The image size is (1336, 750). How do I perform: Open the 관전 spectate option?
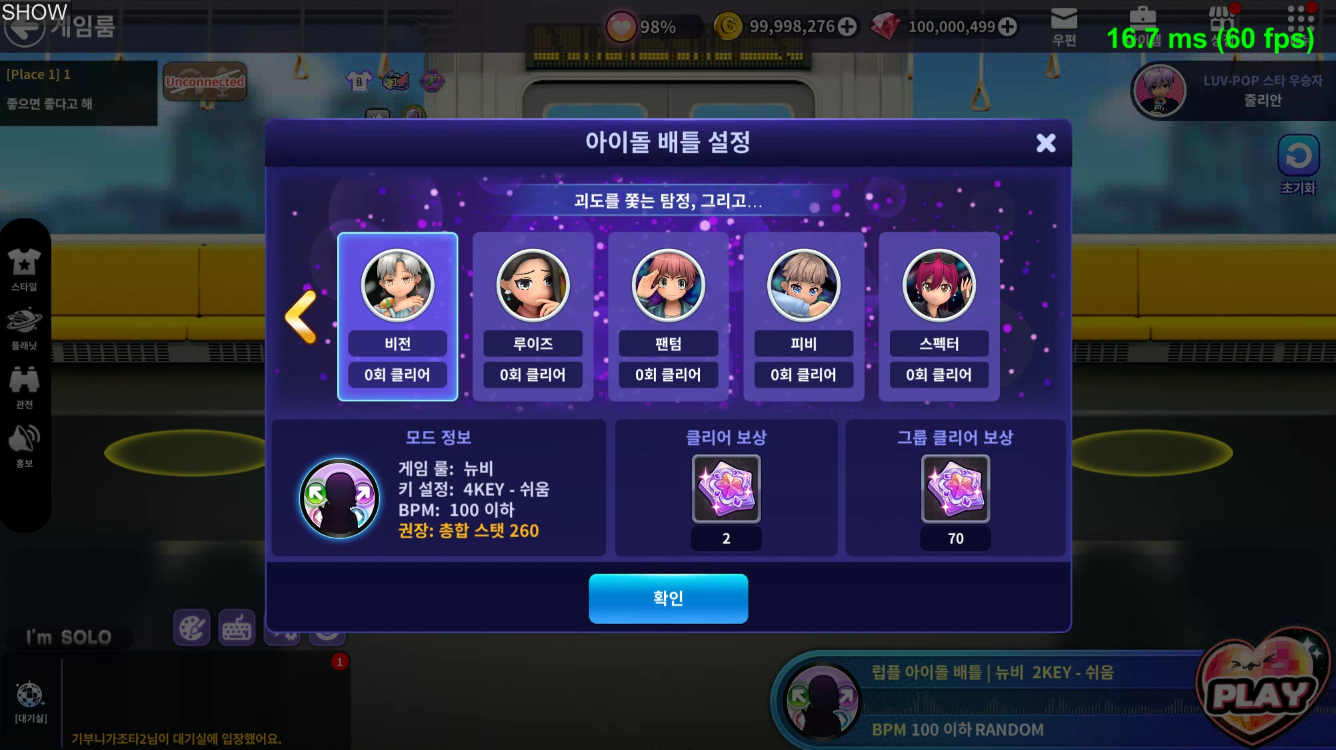[x=24, y=385]
